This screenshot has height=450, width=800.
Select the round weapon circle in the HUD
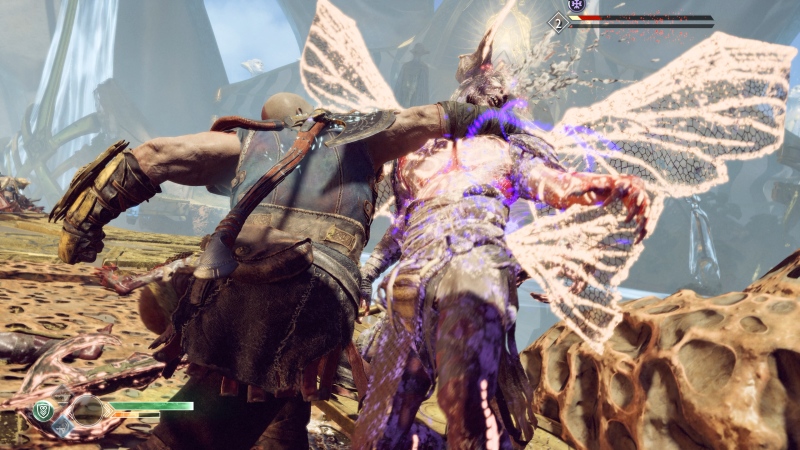[86, 410]
